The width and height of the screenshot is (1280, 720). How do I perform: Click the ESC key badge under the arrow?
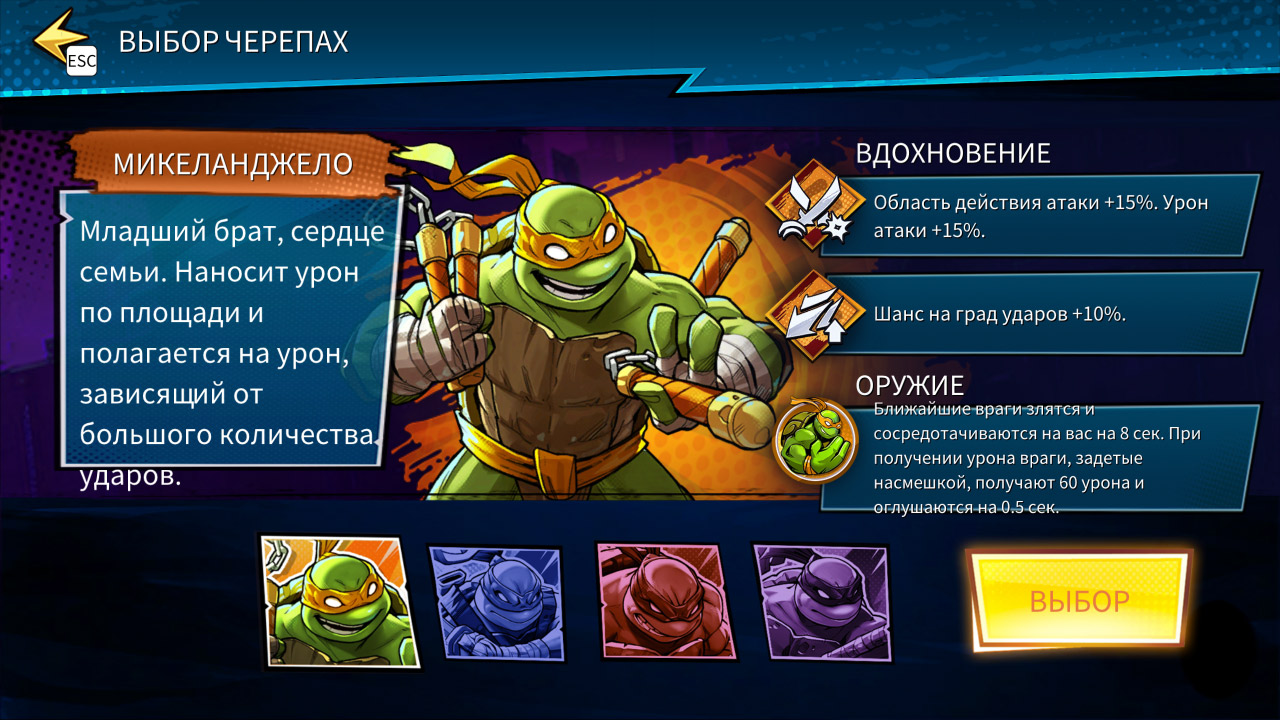[80, 62]
